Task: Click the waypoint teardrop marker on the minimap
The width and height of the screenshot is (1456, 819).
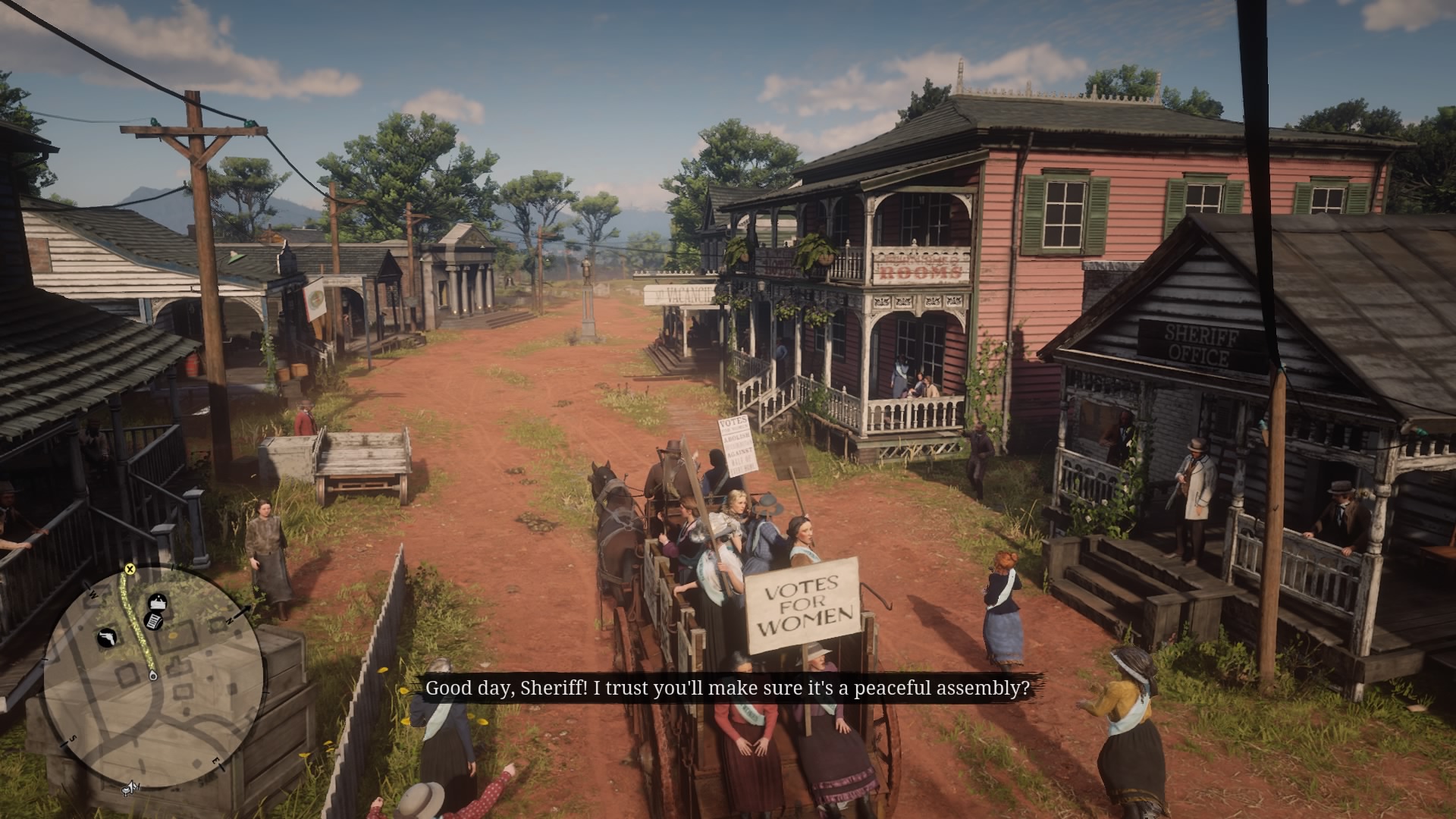Action: point(153,676)
